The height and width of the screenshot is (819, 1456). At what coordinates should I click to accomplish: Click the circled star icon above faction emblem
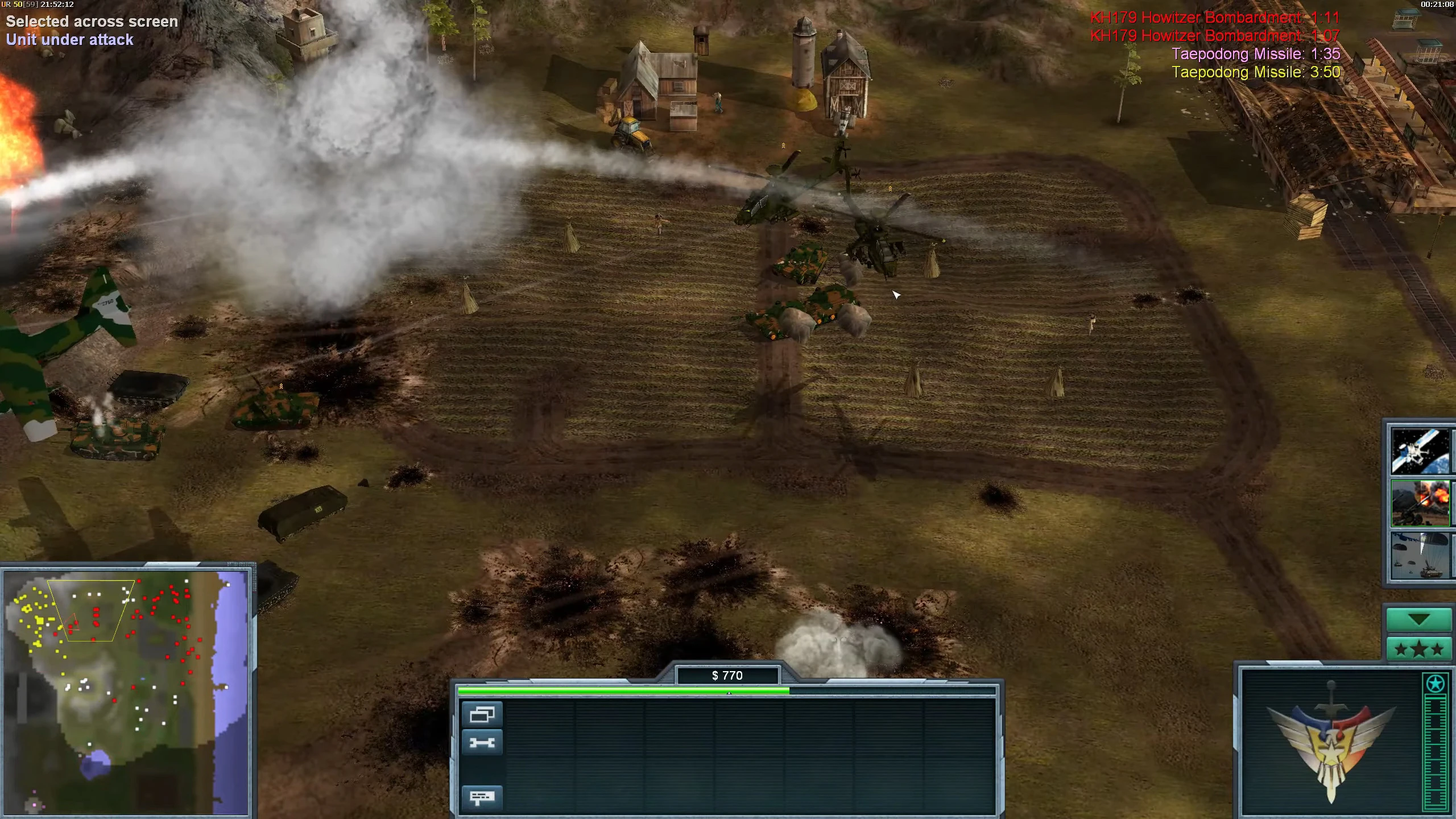(x=1434, y=684)
